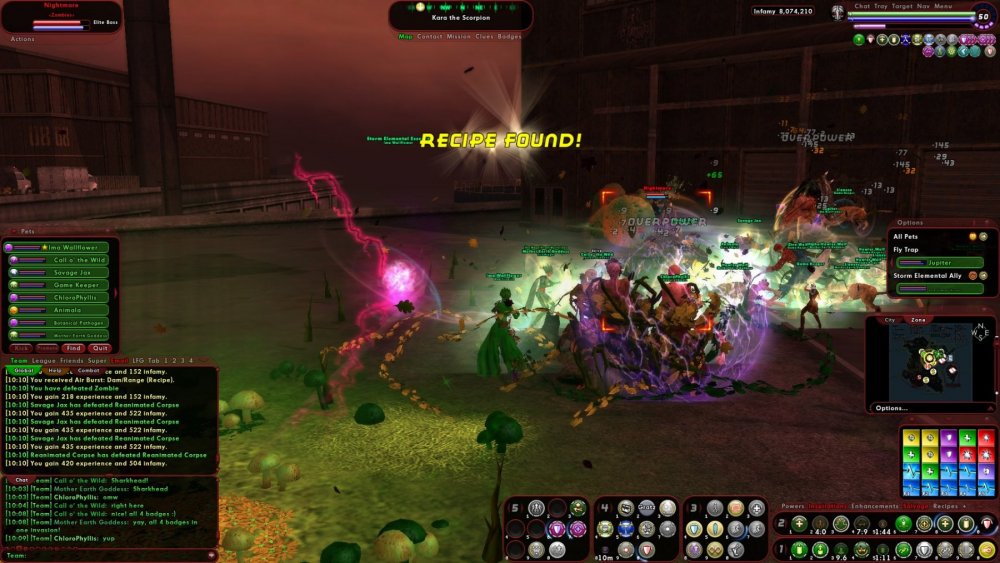Open the Friends tab
1000x563 pixels.
pos(71,360)
